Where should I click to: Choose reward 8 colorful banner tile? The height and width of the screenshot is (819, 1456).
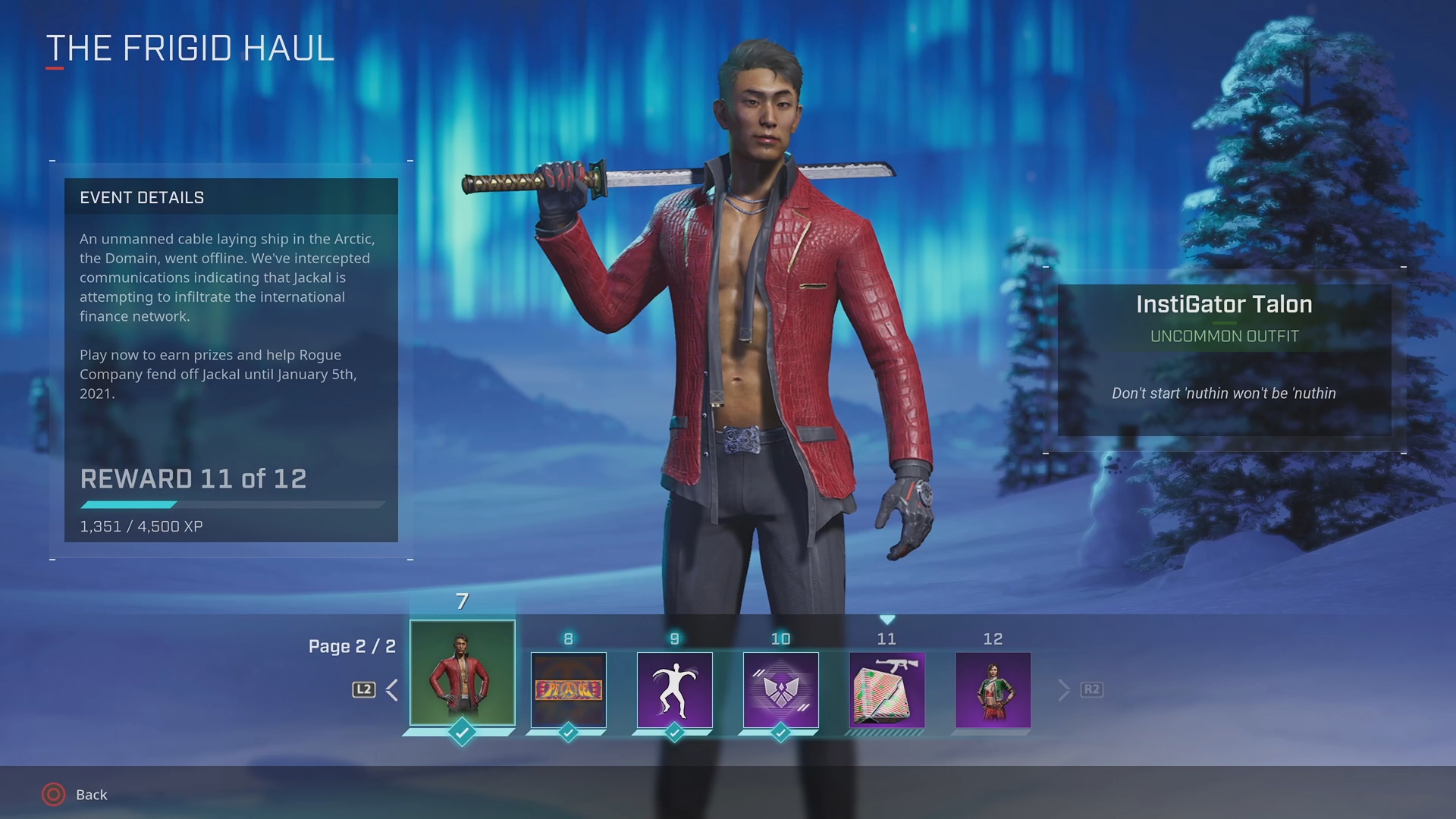568,689
